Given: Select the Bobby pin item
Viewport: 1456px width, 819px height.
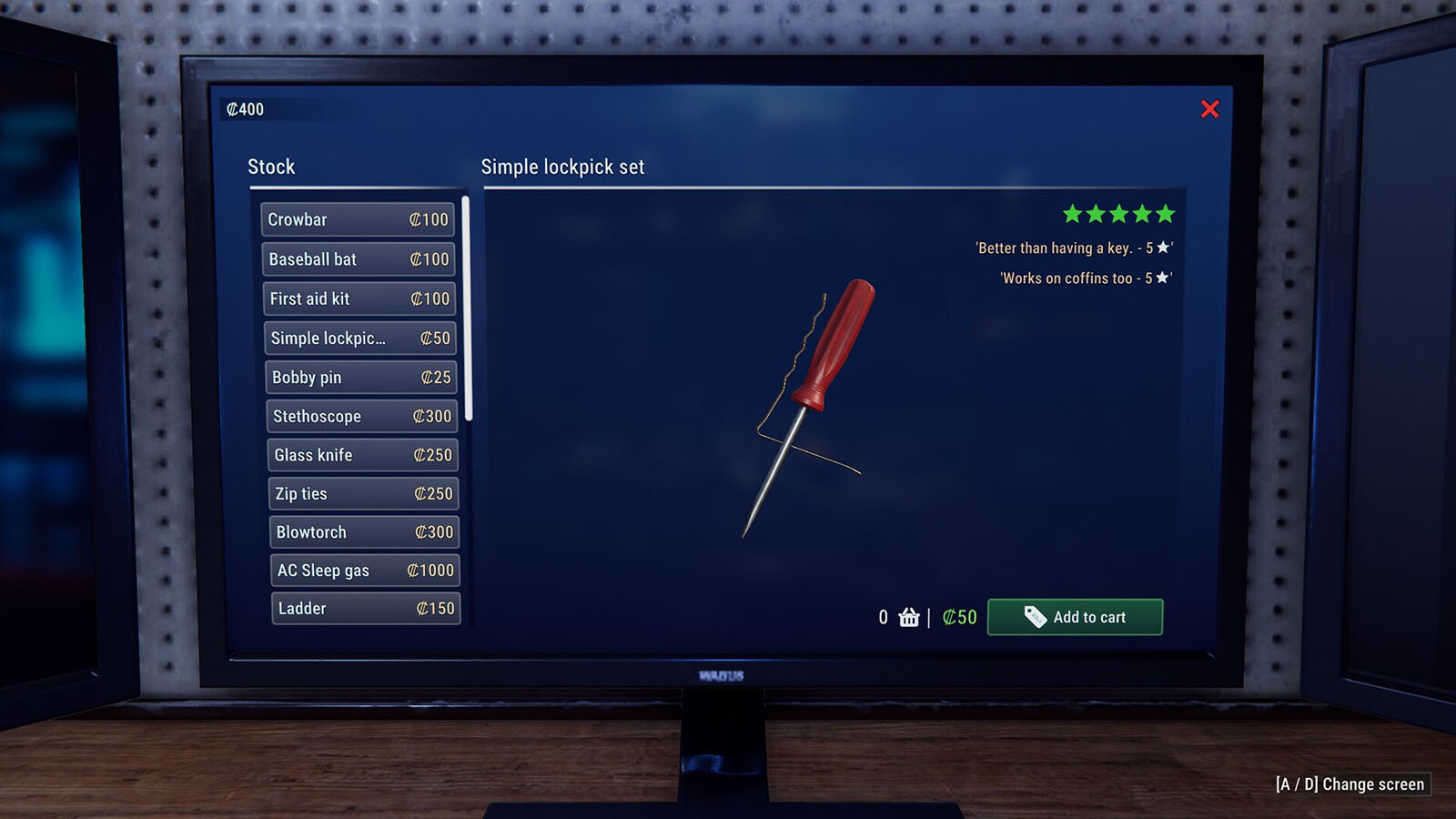Looking at the screenshot, I should tap(361, 377).
